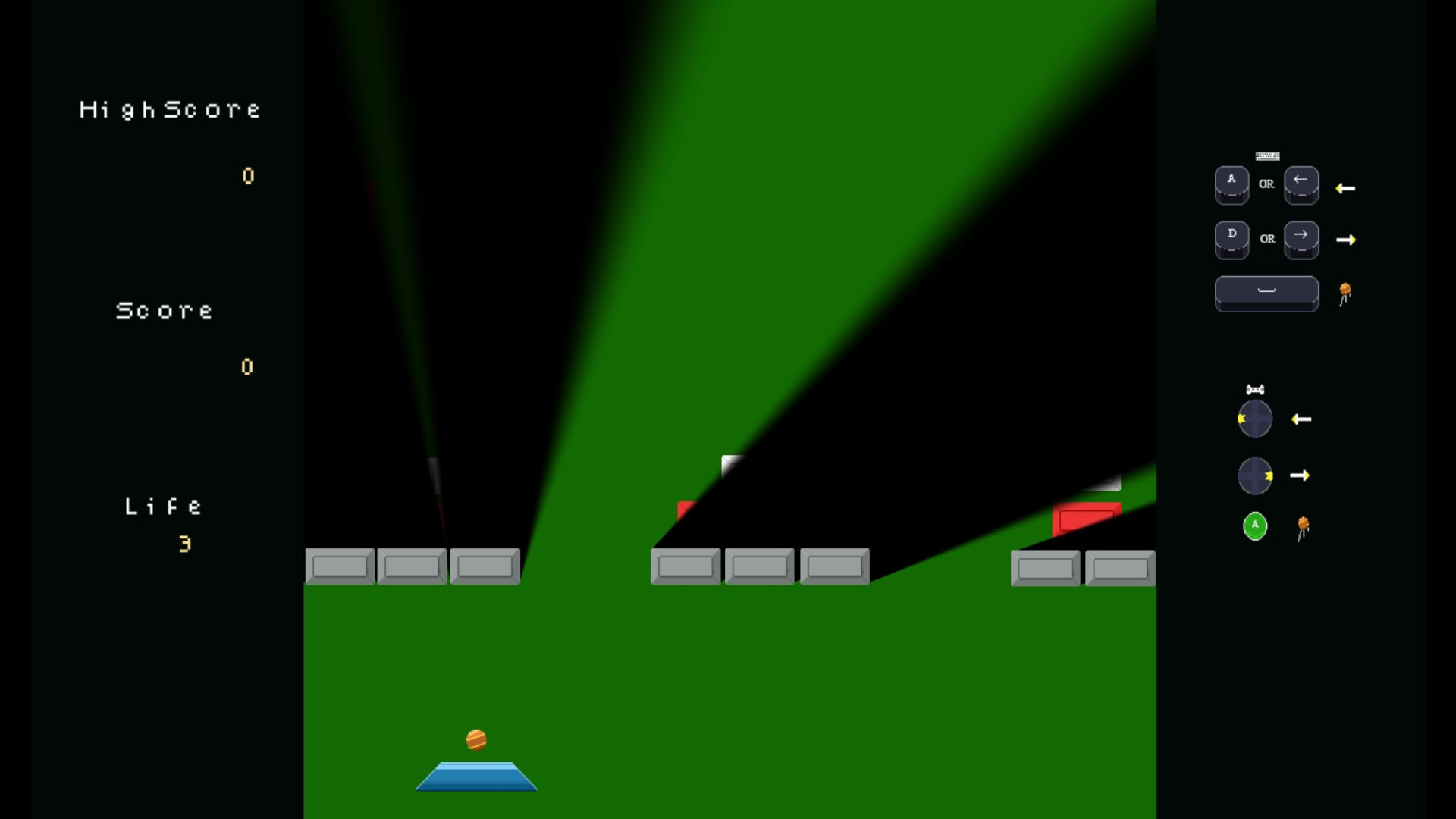Viewport: 1456px width, 819px height.
Task: Click the spacebar icon for launching the ball
Action: [1266, 293]
